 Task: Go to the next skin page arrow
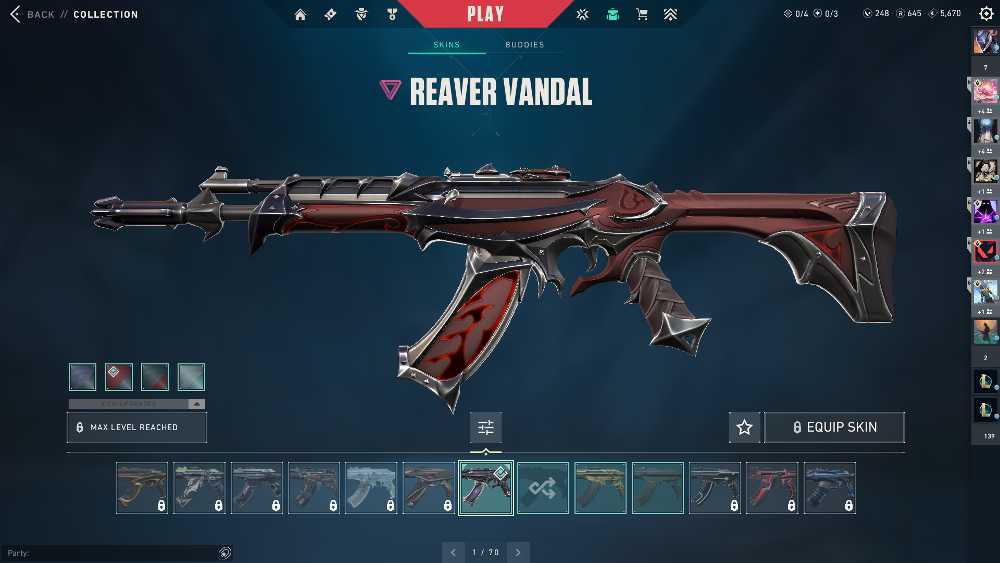pyautogui.click(x=518, y=552)
